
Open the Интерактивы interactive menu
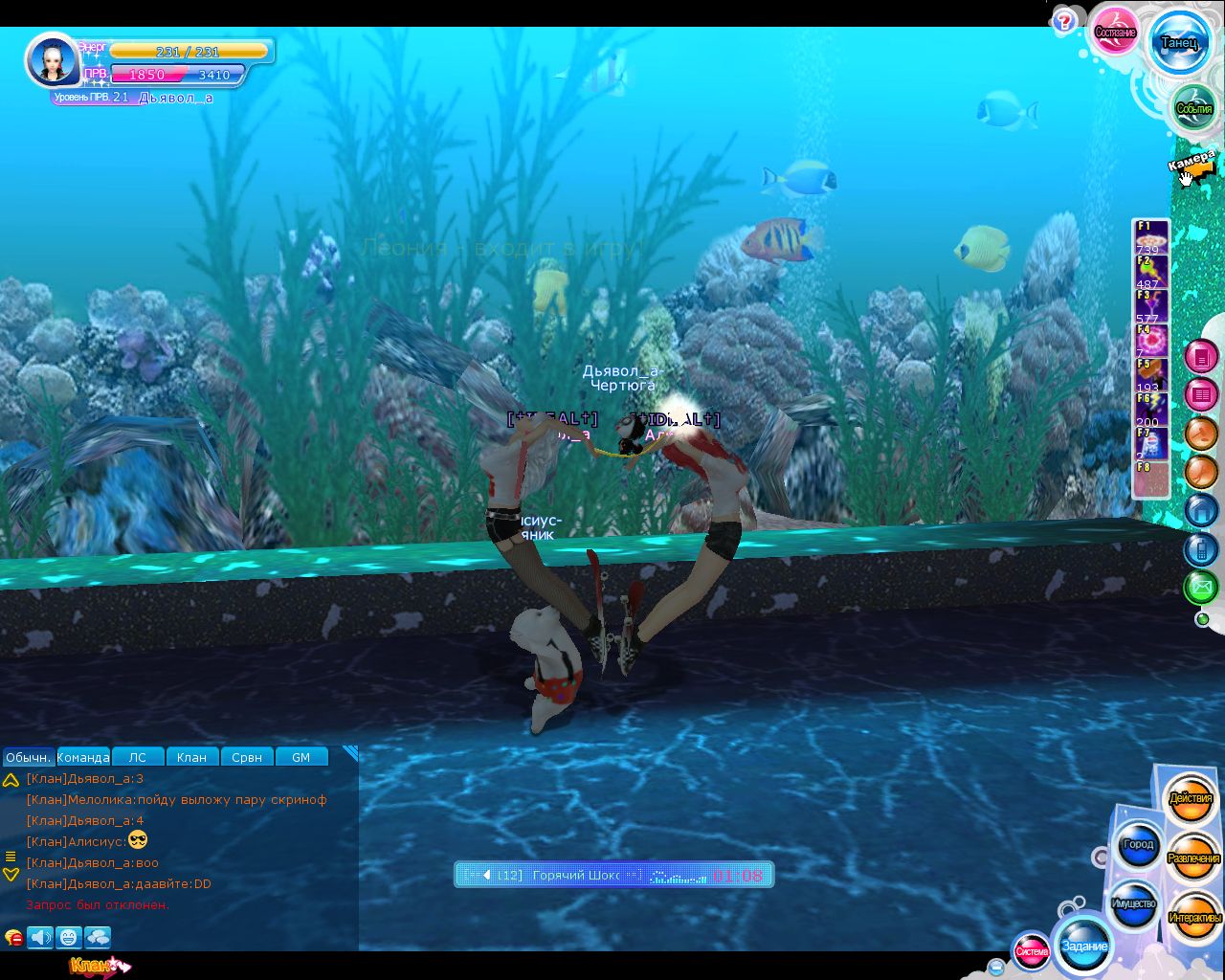click(1194, 918)
